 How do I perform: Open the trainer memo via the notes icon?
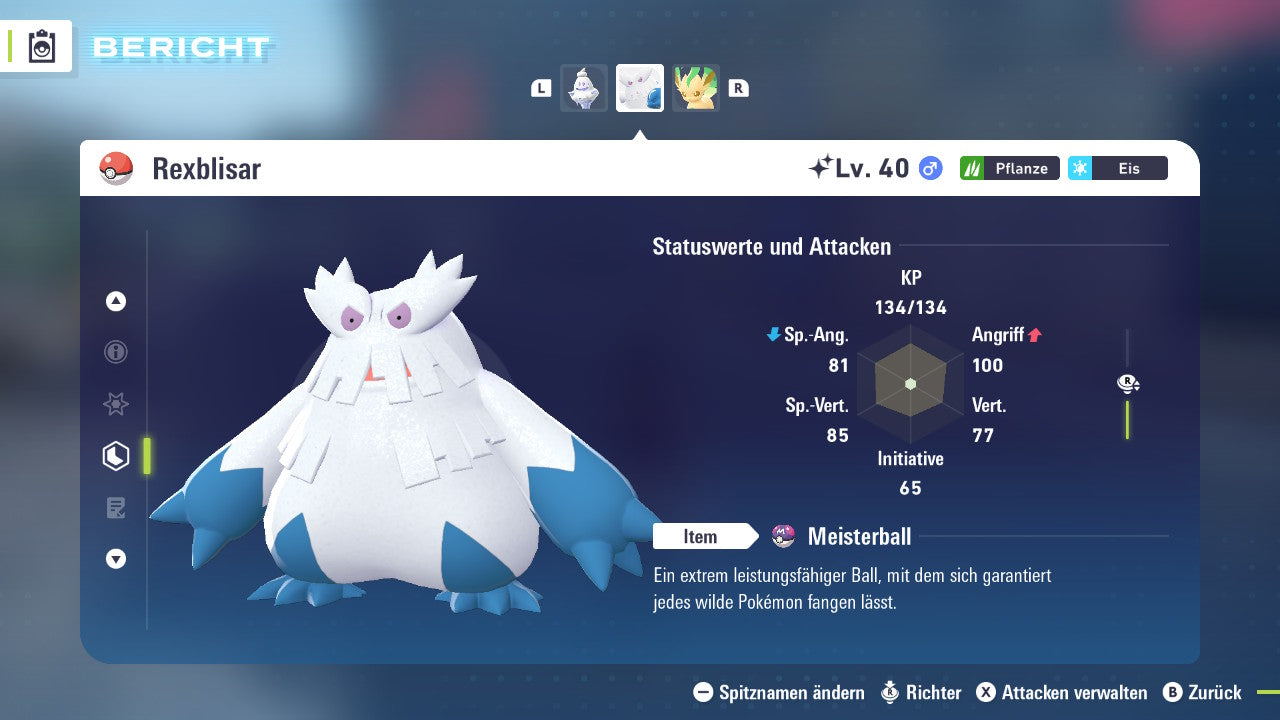click(115, 508)
